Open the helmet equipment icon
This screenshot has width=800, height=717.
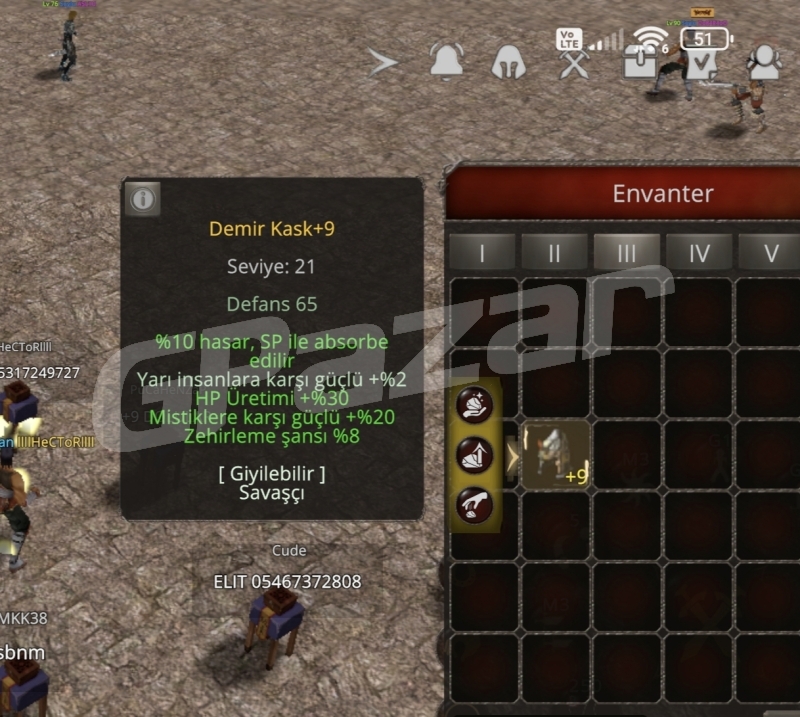point(509,63)
